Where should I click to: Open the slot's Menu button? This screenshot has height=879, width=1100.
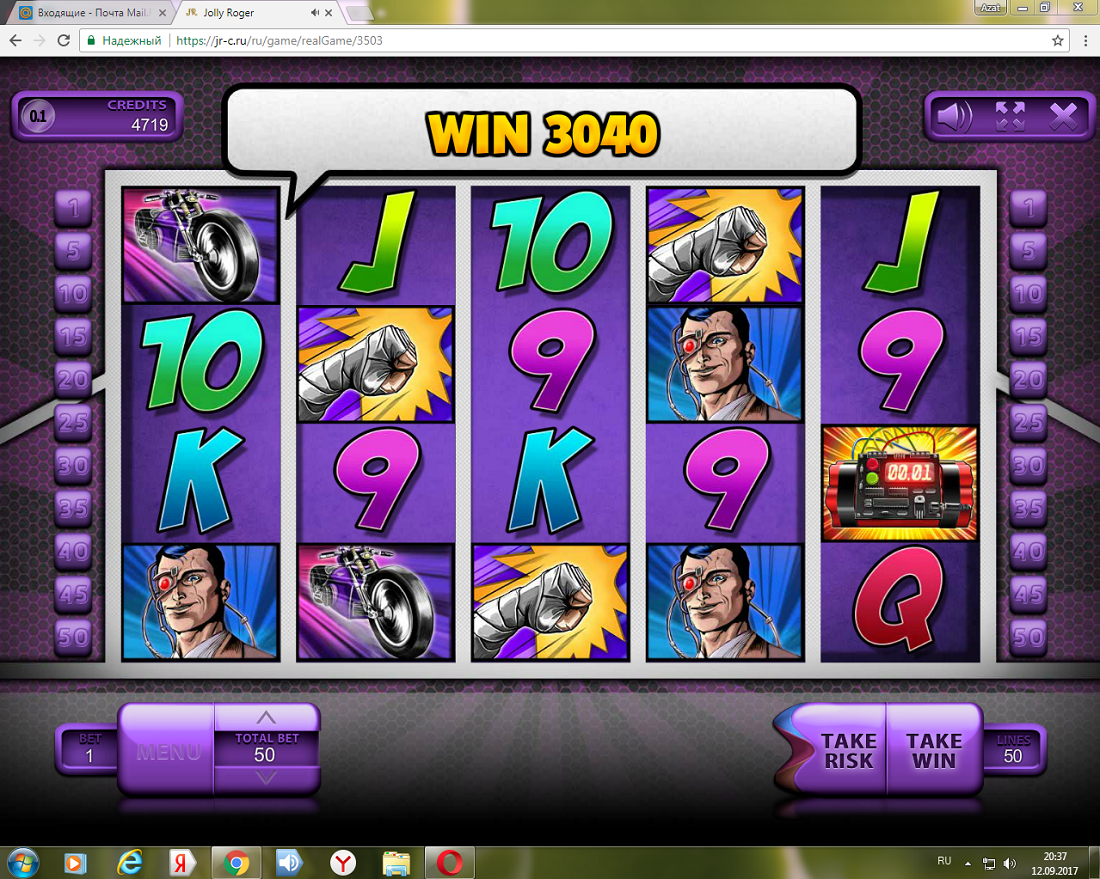coord(167,752)
